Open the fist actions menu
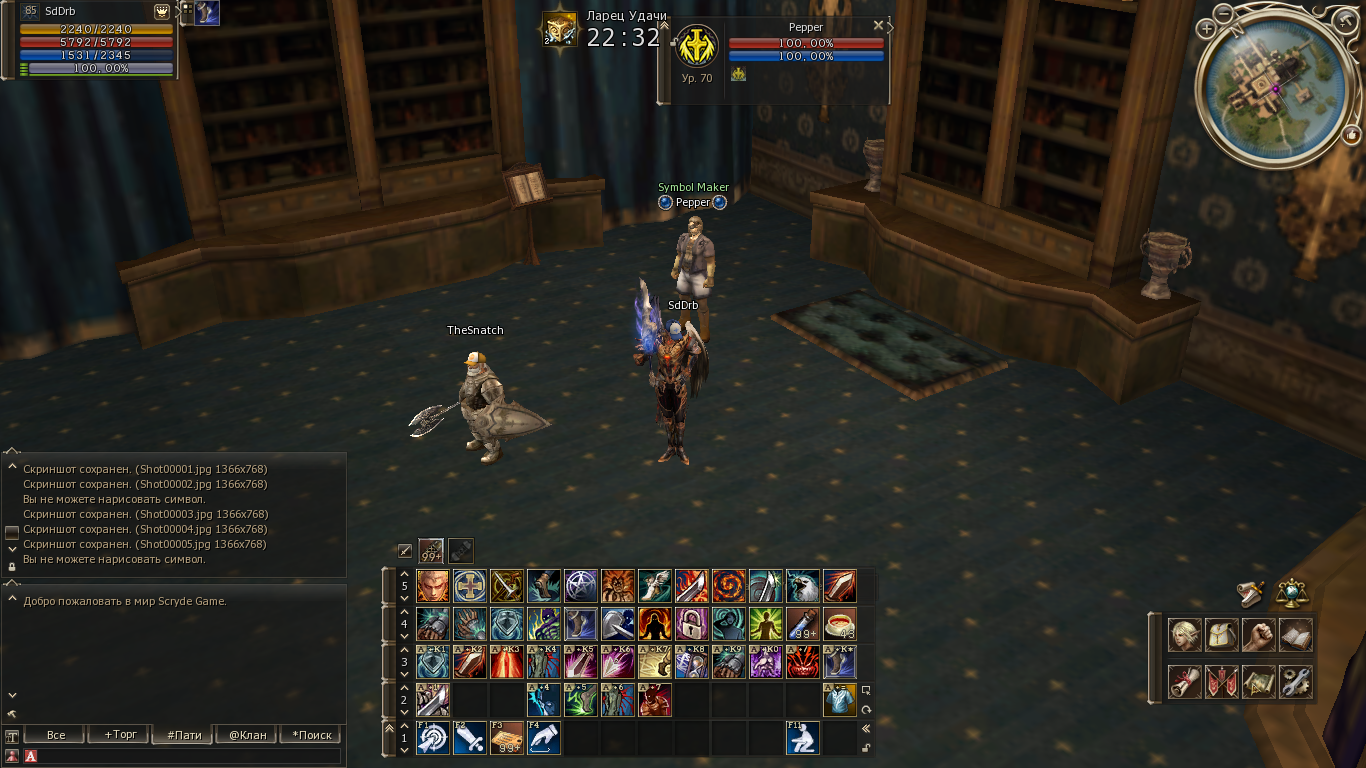The height and width of the screenshot is (768, 1366). 1258,635
